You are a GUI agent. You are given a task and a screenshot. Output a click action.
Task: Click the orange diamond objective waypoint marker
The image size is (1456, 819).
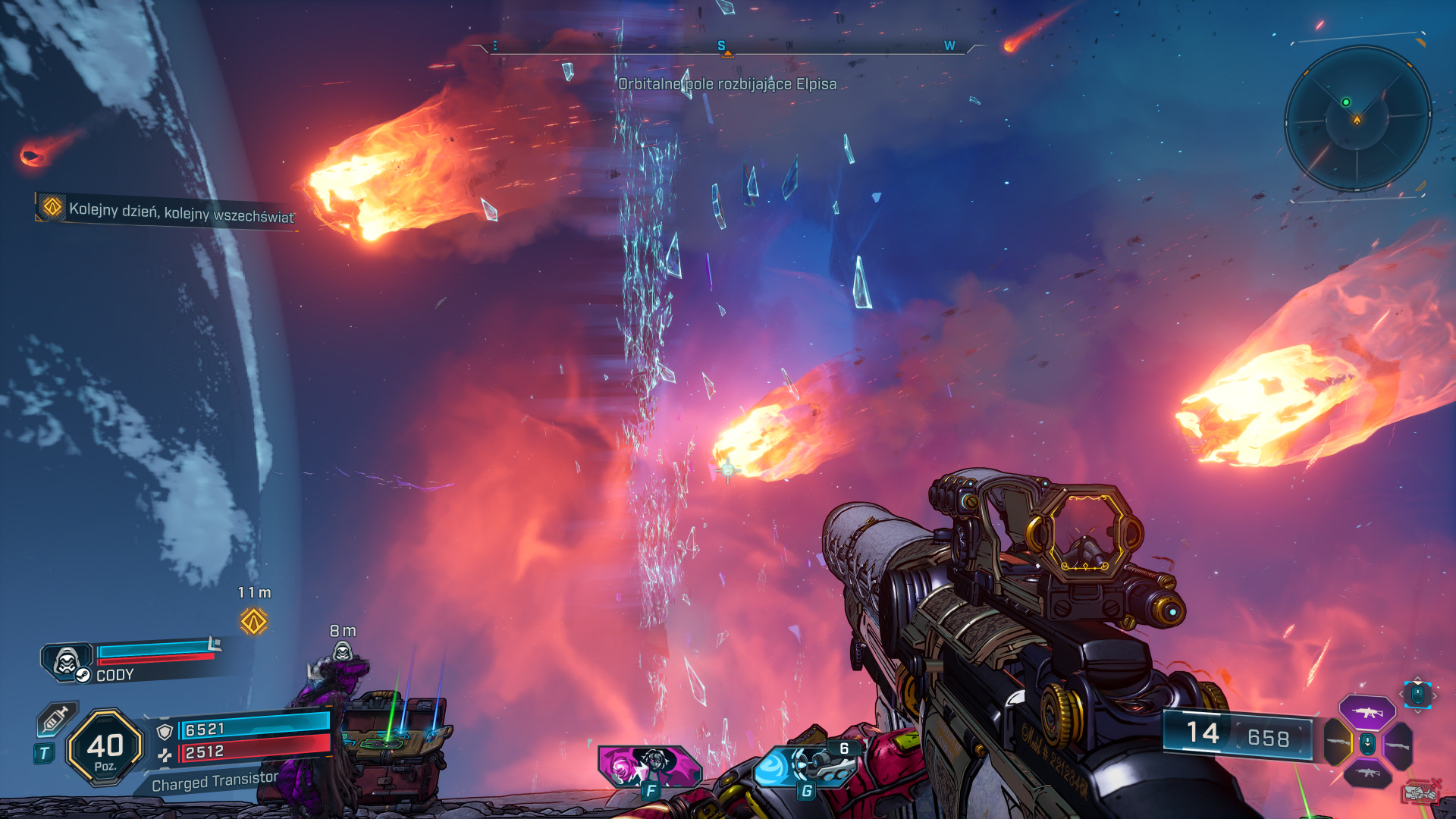(253, 622)
